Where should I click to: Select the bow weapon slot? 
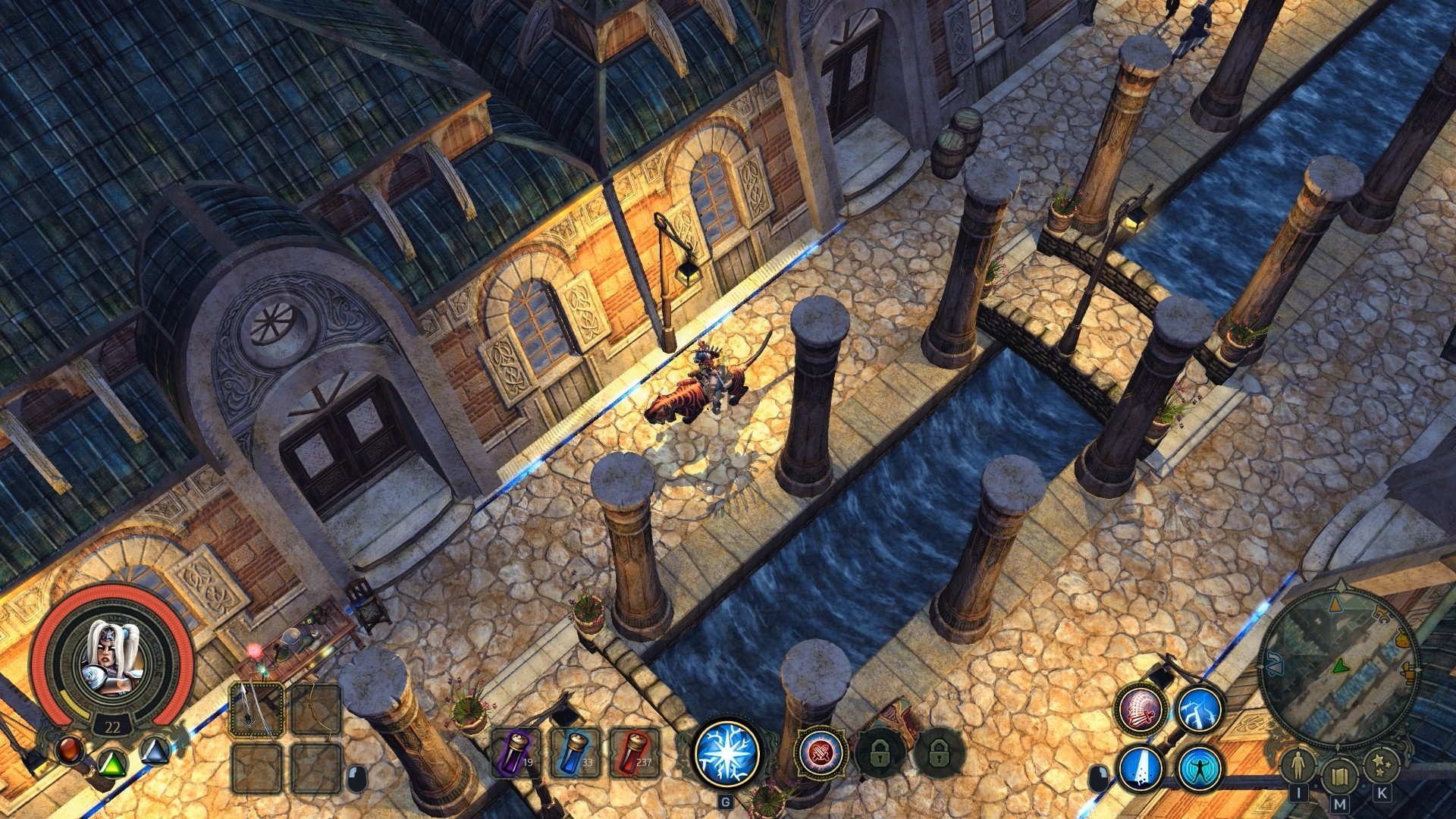click(315, 709)
